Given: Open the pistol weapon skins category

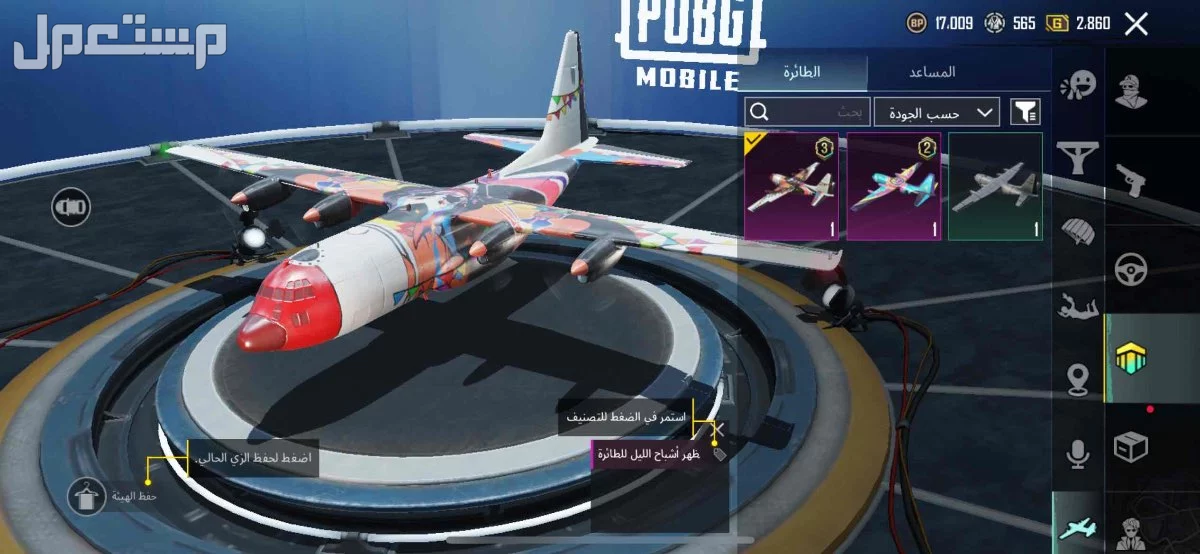Looking at the screenshot, I should (x=1132, y=180).
